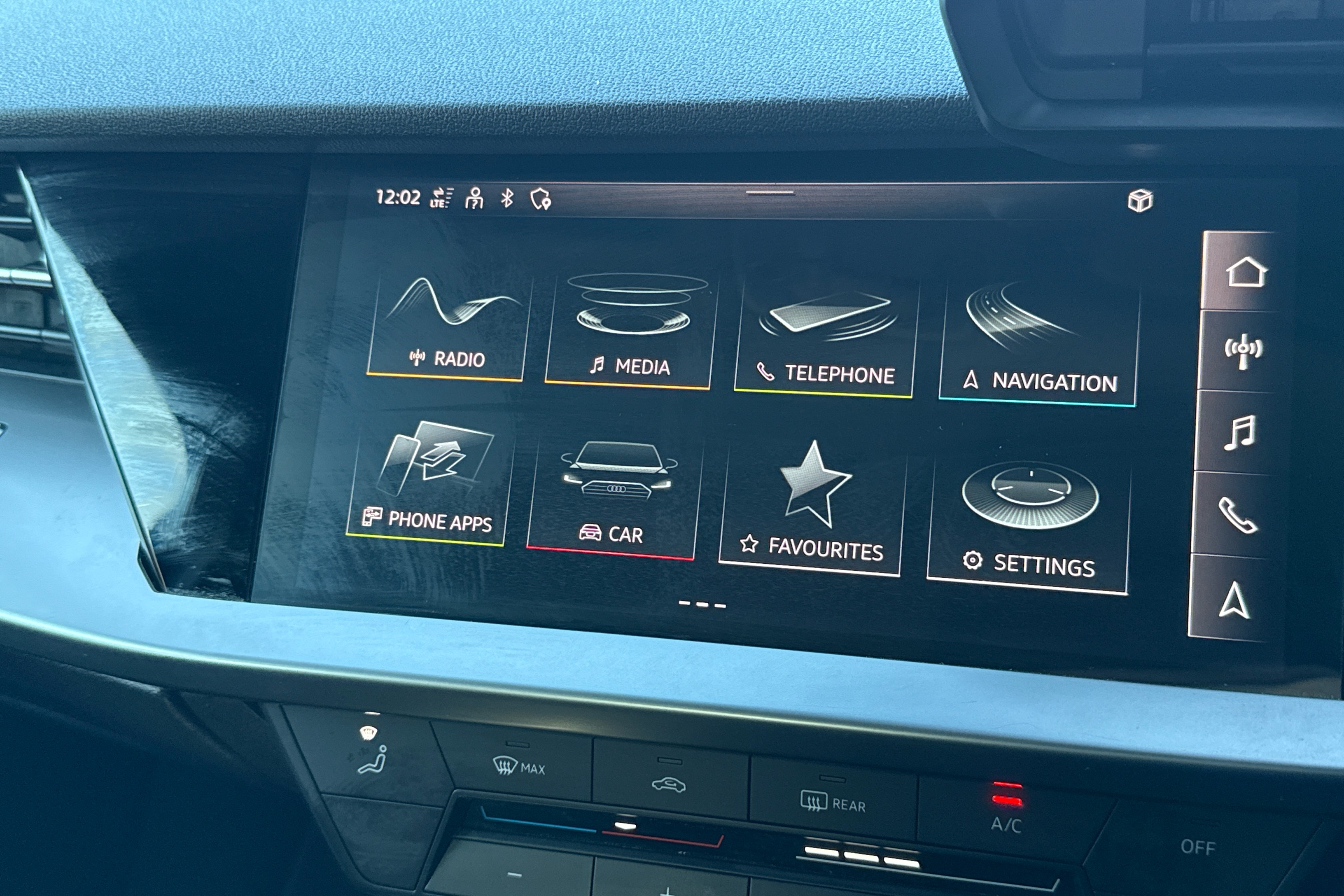Screen dimensions: 1344x896
Task: Click the cube icon in top corner
Action: pos(1140,201)
